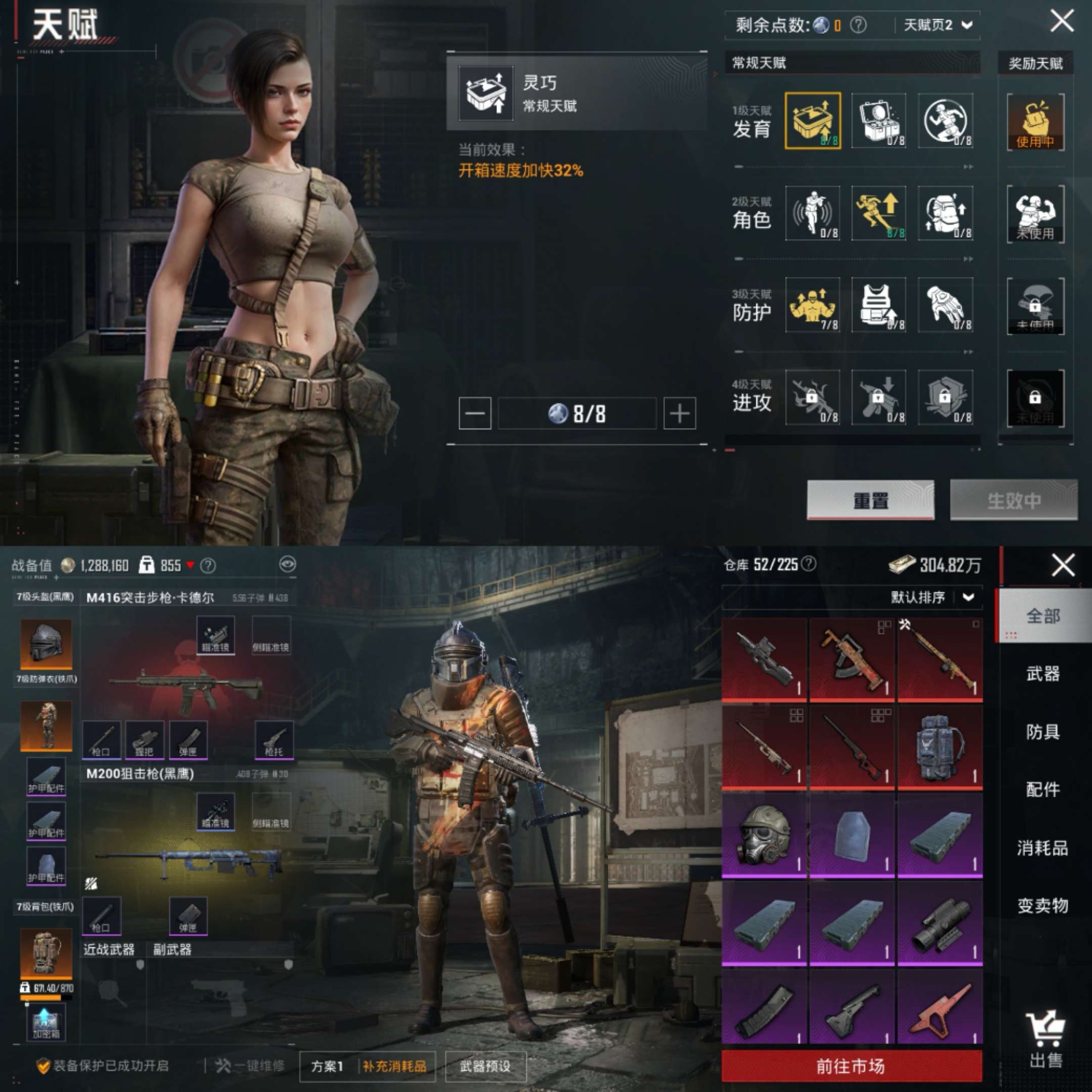Click the 出售 sell cart button

(1045, 1040)
